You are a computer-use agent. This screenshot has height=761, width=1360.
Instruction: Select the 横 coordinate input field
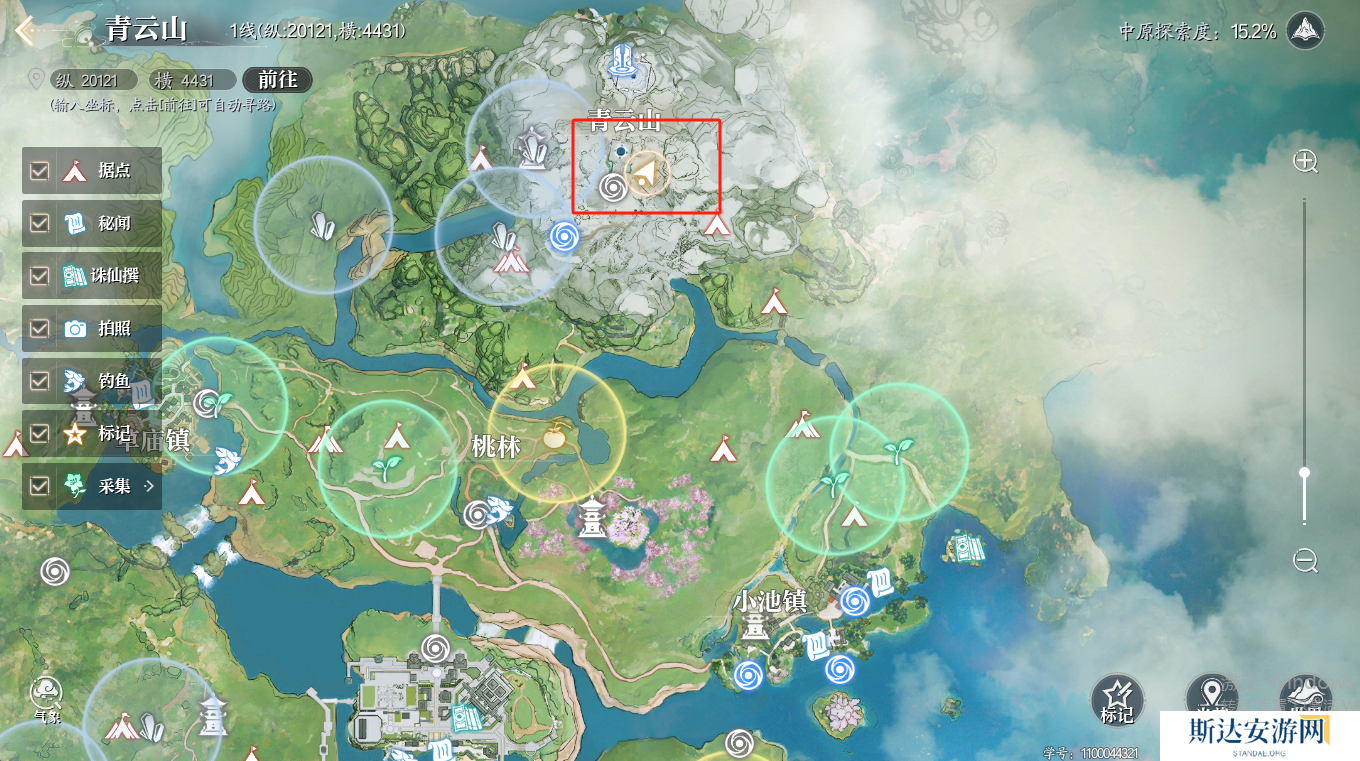190,80
